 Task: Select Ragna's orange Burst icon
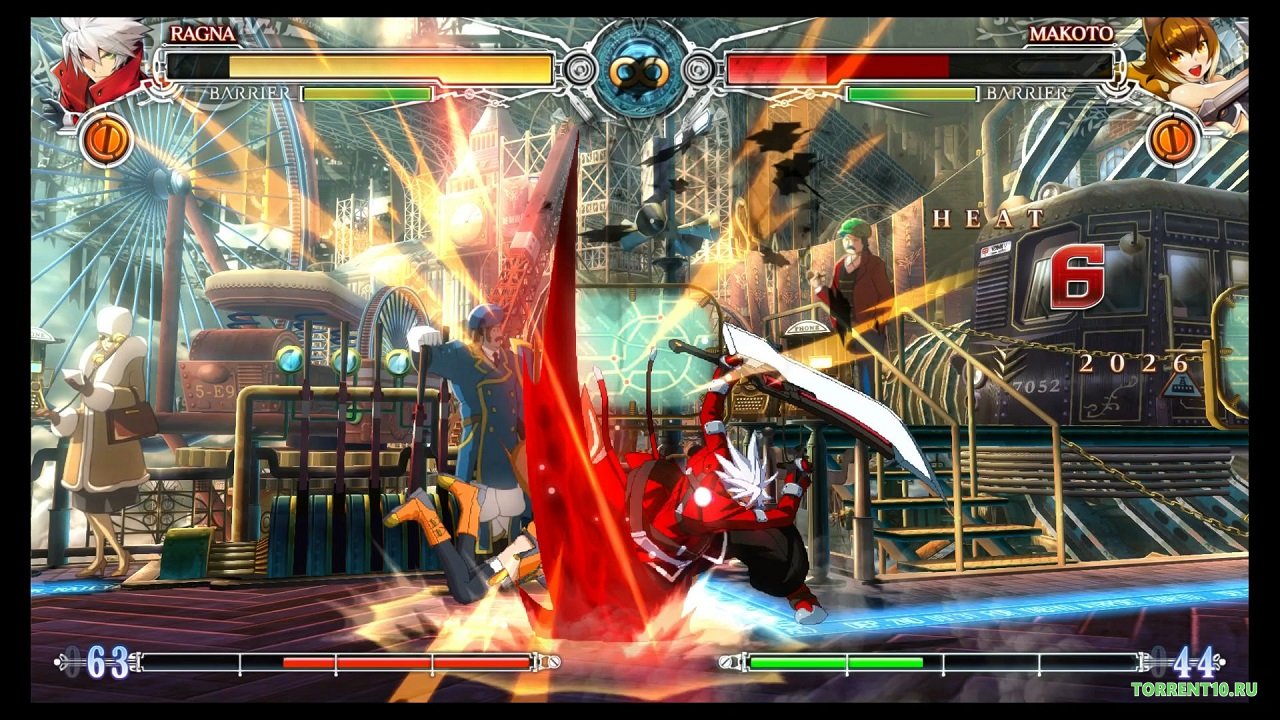coord(106,140)
